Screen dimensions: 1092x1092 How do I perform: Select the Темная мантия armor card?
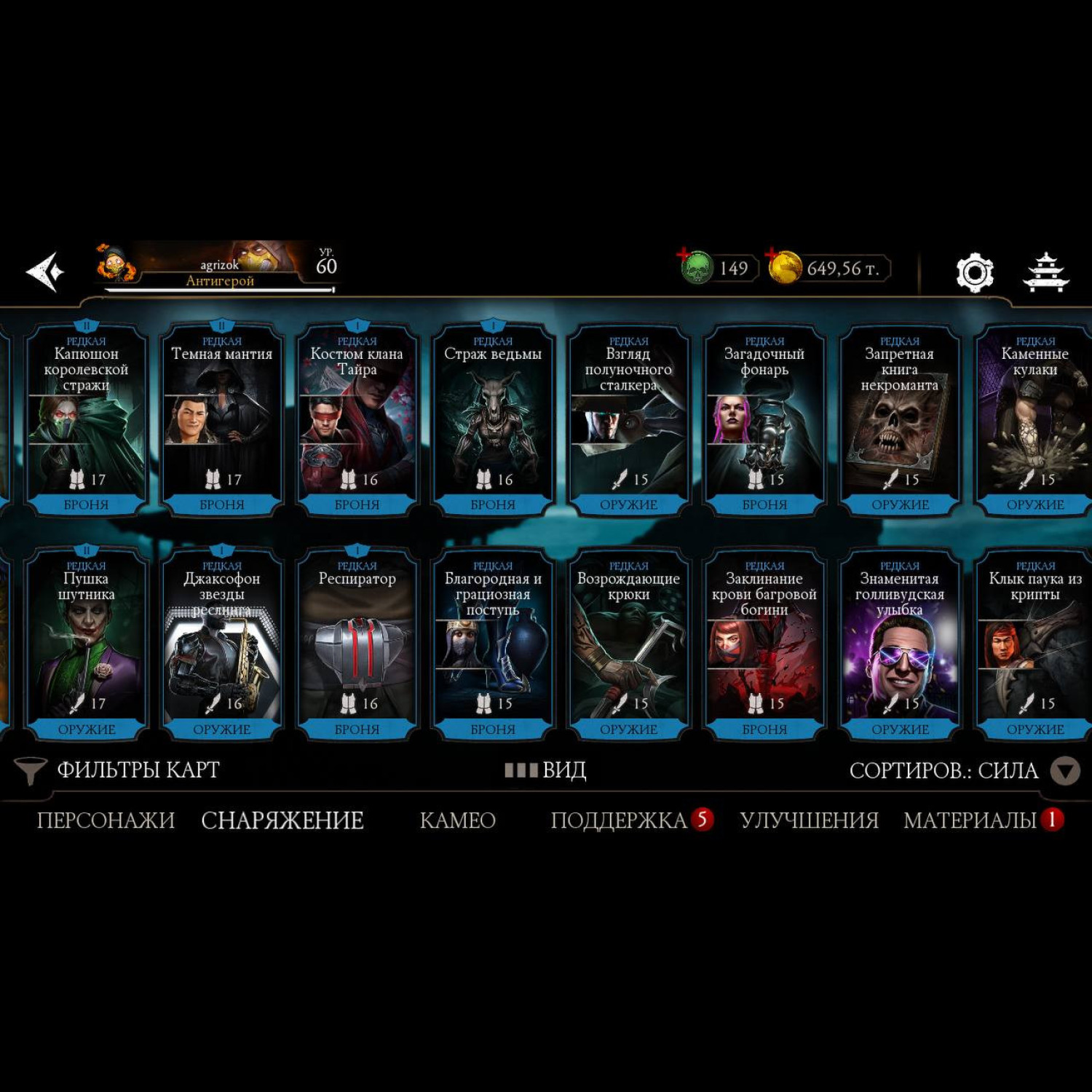pyautogui.click(x=221, y=420)
